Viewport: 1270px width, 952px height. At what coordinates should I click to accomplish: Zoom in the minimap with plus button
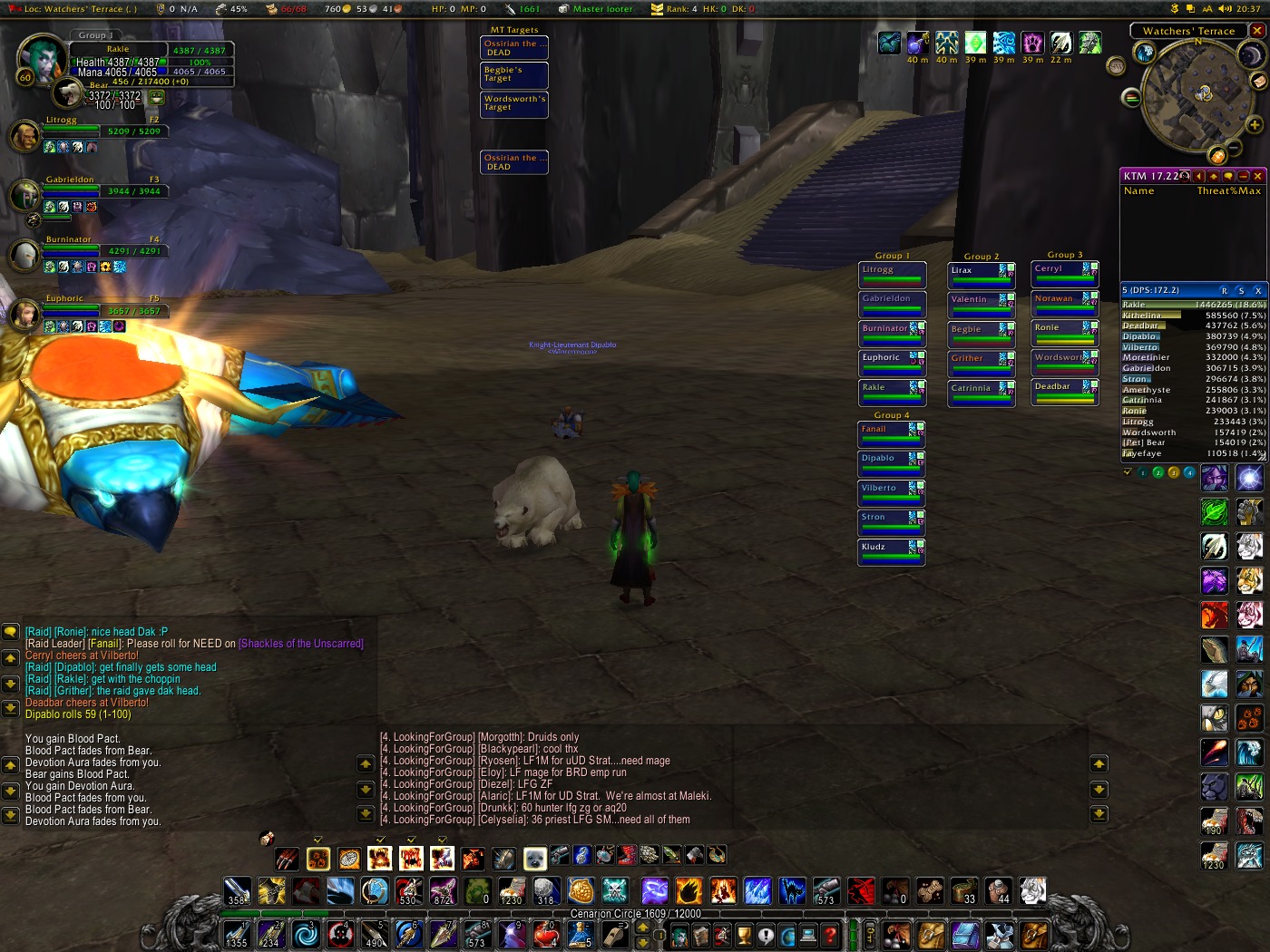click(1255, 124)
